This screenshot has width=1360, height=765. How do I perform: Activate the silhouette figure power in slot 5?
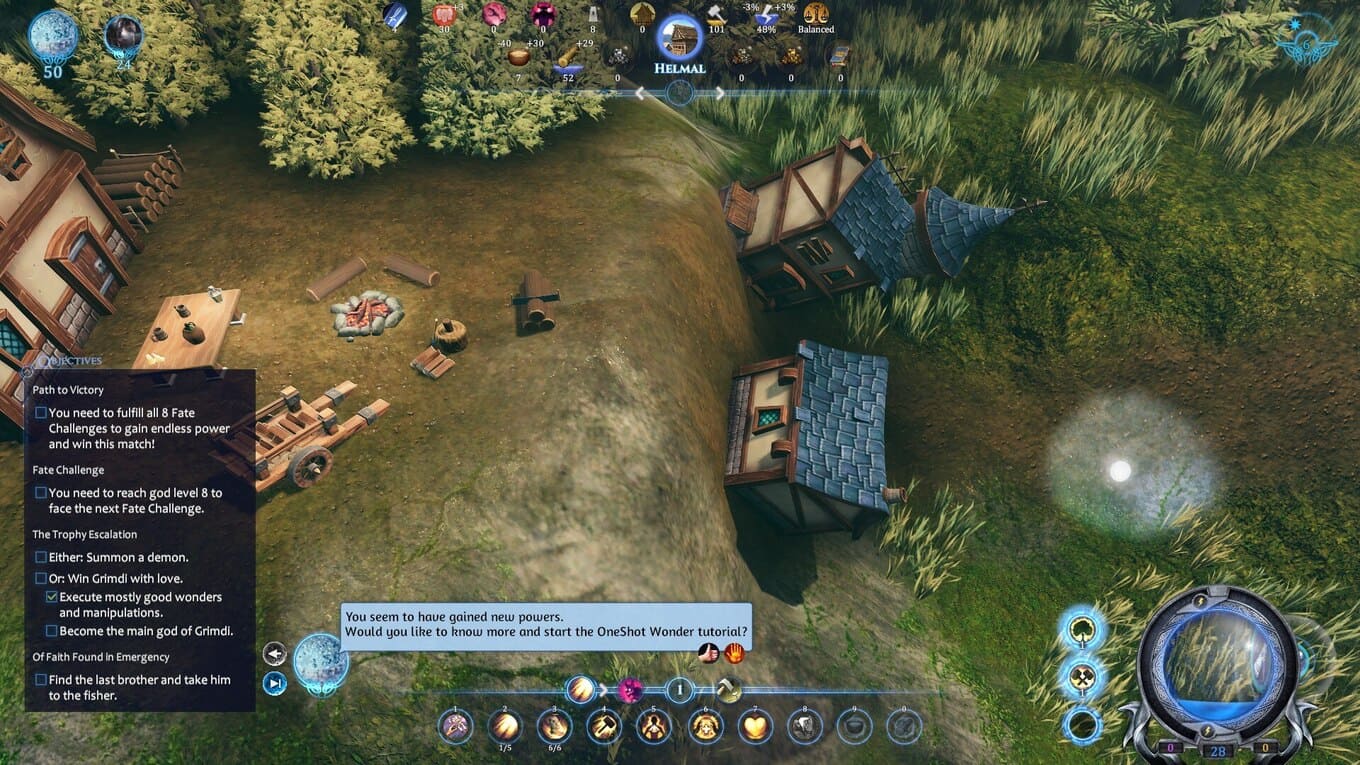tap(654, 726)
